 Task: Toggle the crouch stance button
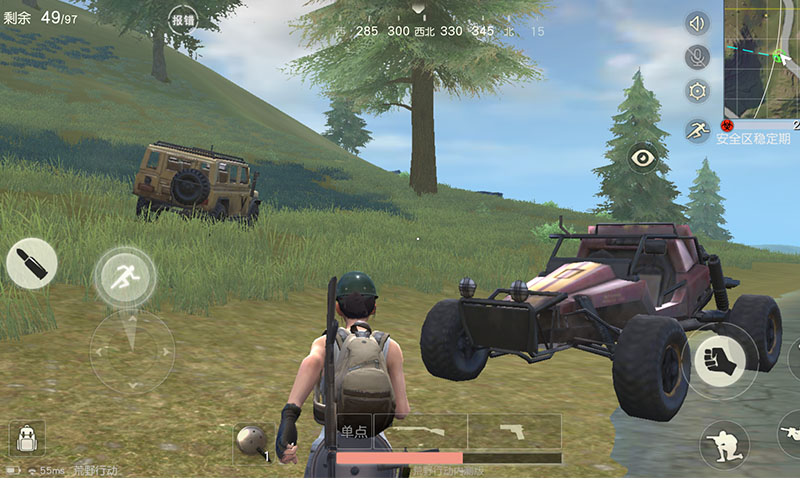724,444
